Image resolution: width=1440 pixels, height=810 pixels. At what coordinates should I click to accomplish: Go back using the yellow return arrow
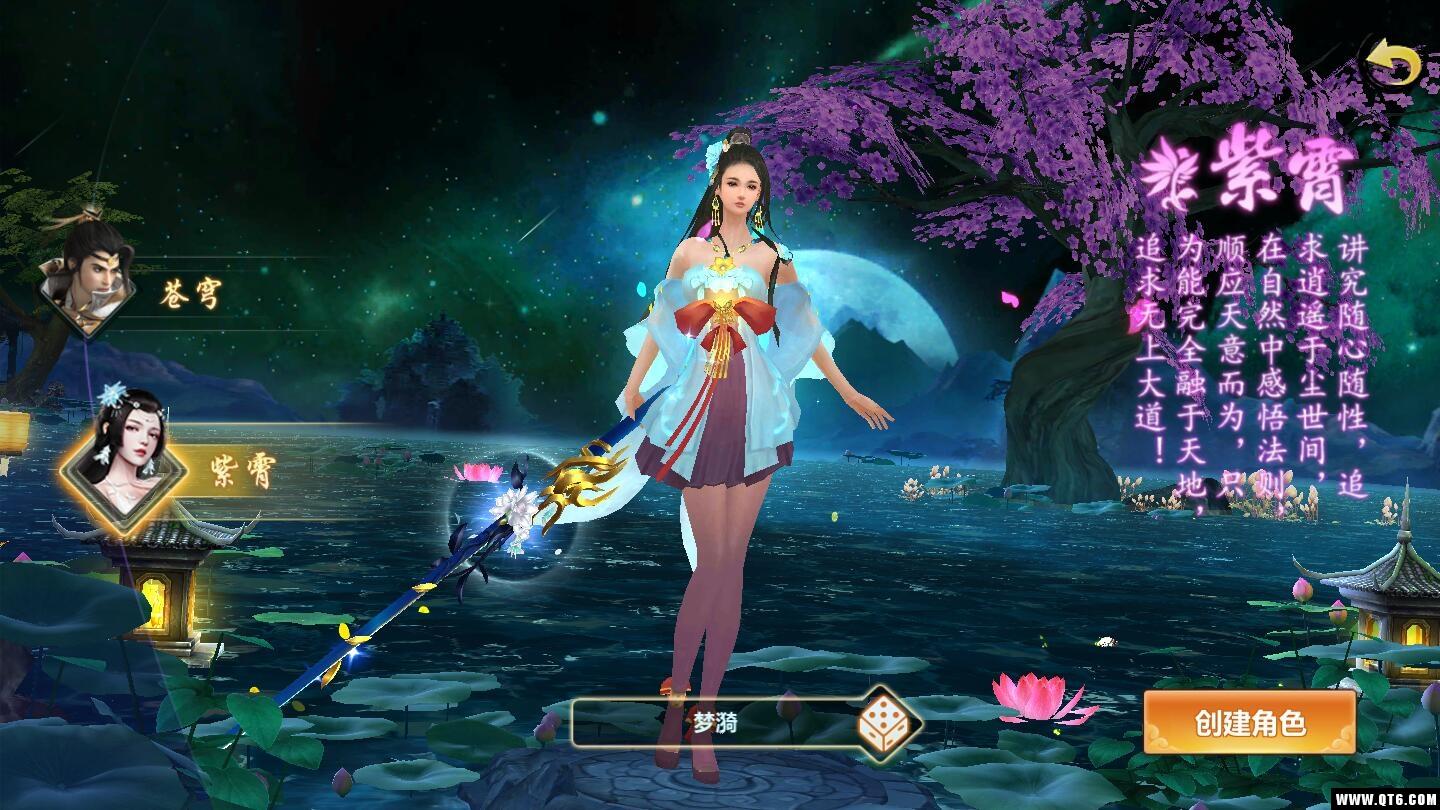[1393, 66]
